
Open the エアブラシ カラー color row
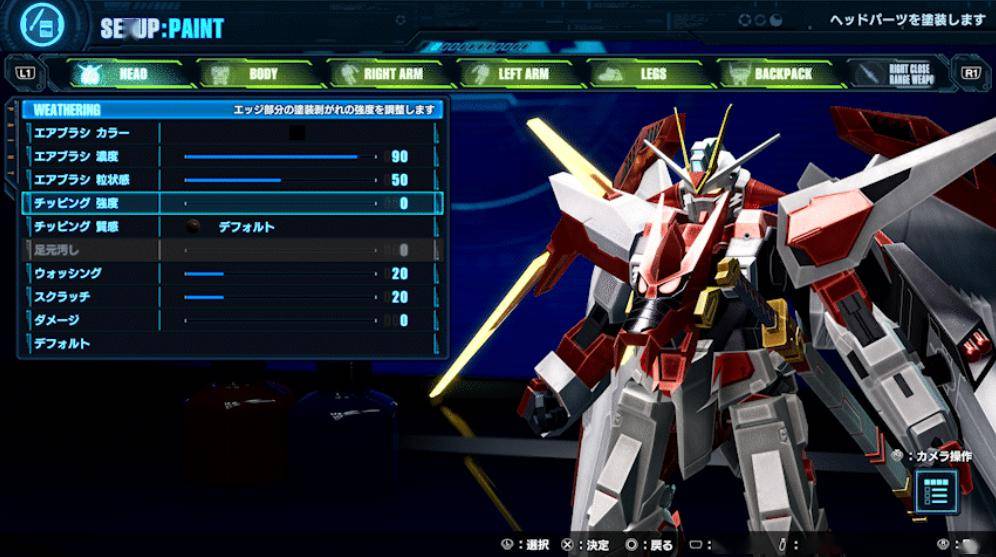[x=230, y=133]
